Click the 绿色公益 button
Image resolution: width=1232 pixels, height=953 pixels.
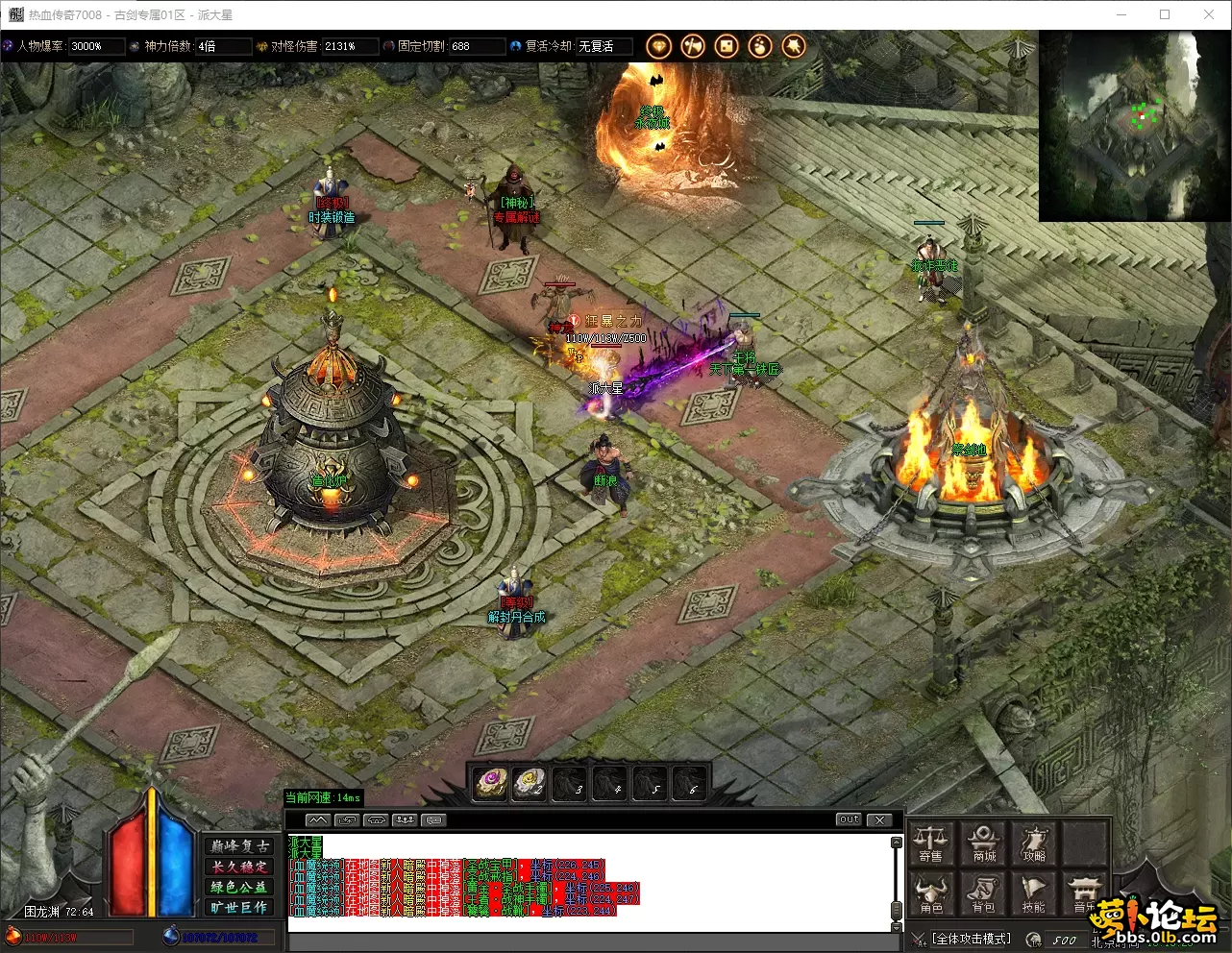pos(240,887)
